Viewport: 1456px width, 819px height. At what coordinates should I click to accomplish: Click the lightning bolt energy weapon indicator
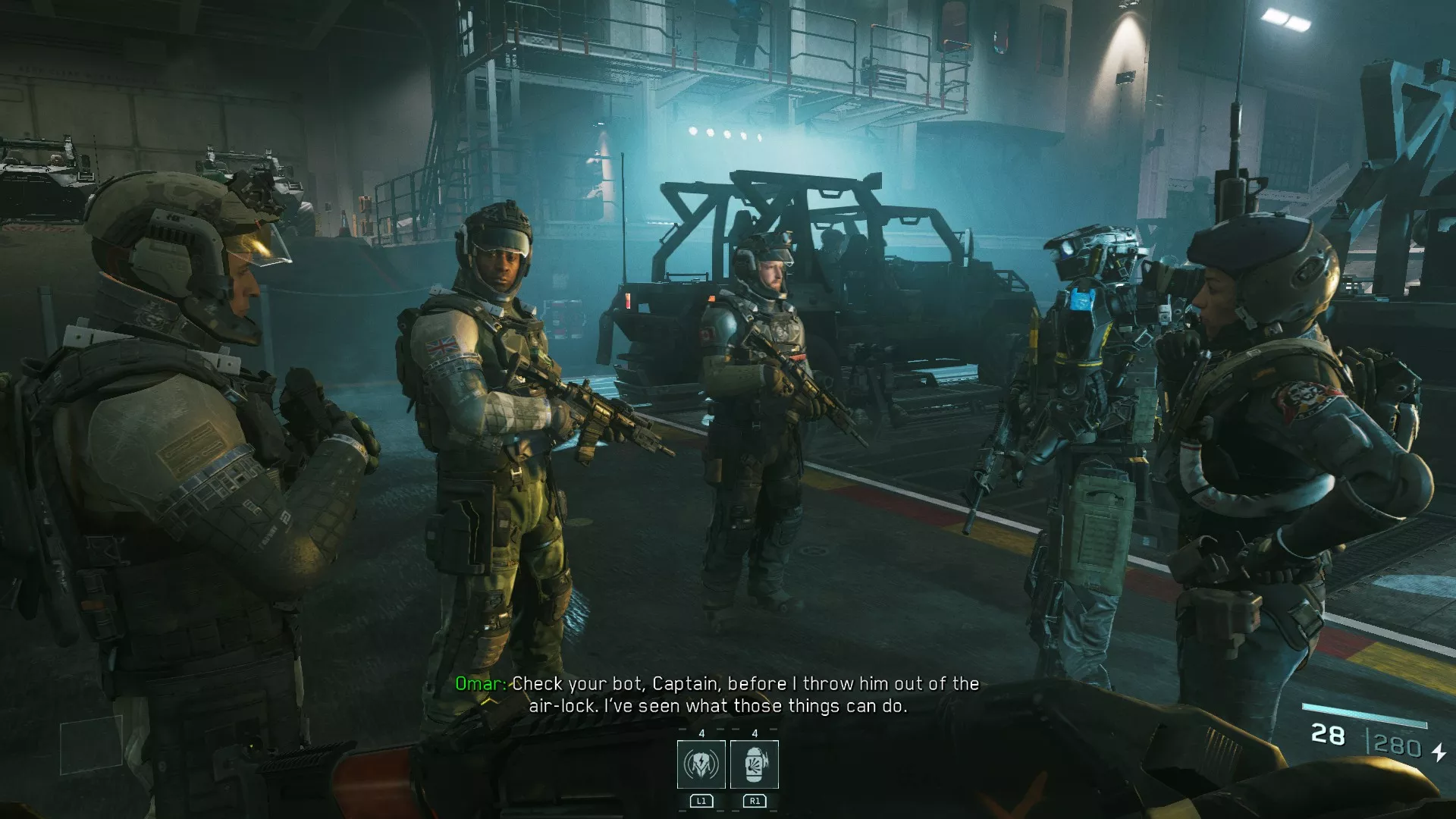pos(1439,754)
